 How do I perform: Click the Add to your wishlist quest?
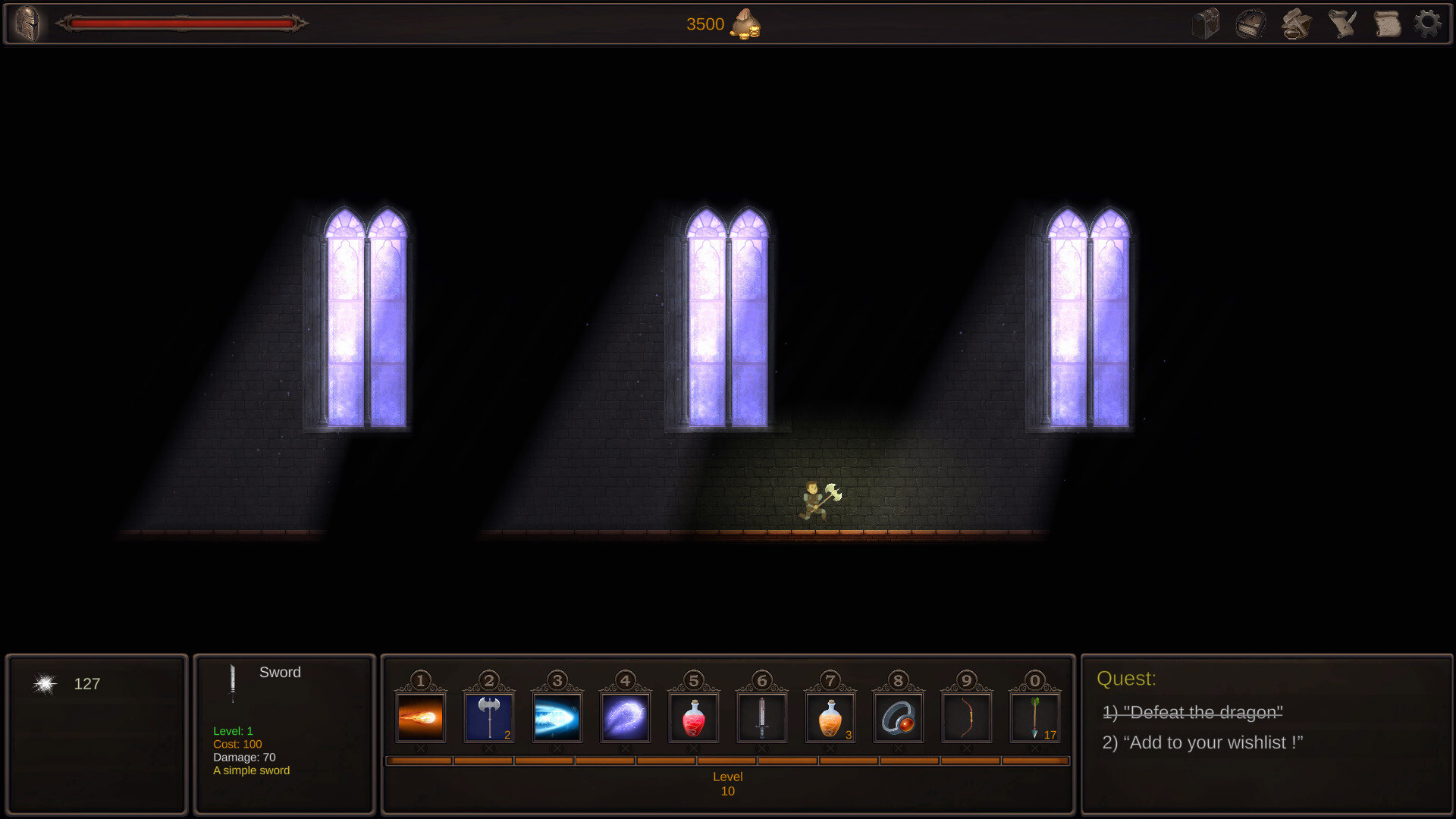coord(1203,742)
